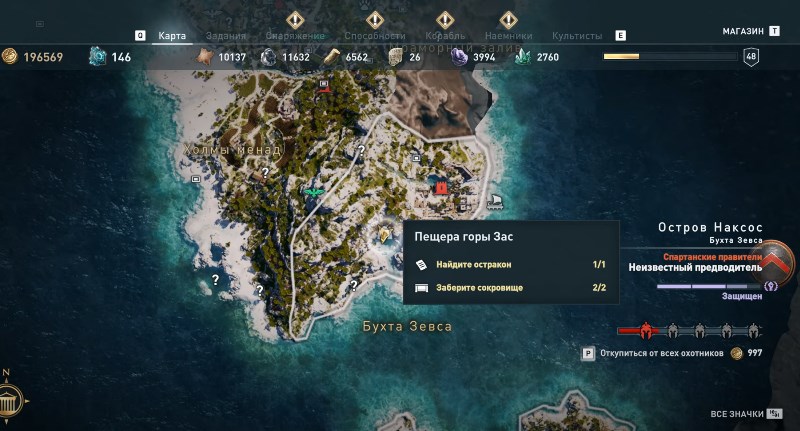
Task: Select the Корабль tab
Action: click(x=446, y=36)
